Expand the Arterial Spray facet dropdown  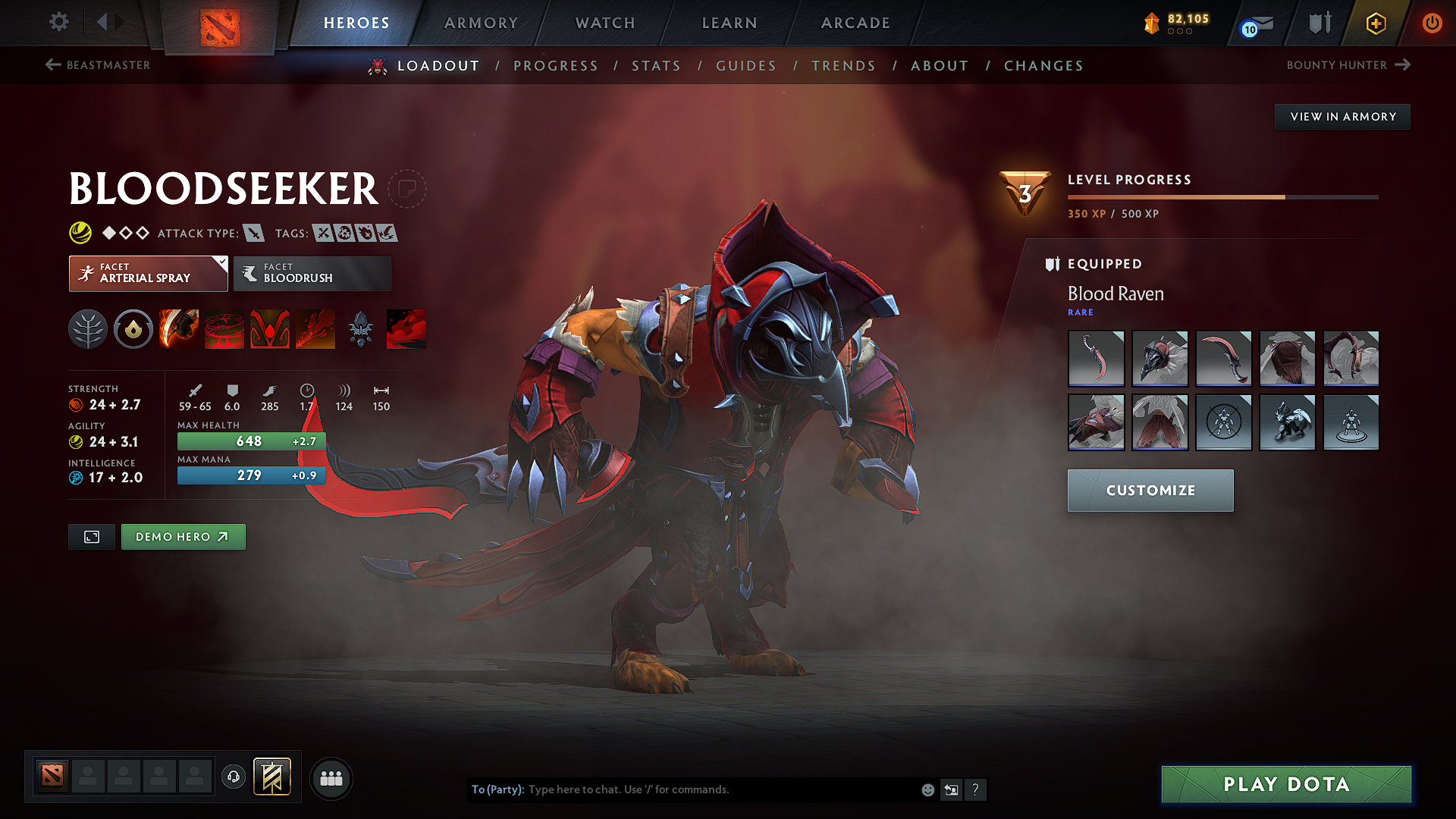click(220, 264)
